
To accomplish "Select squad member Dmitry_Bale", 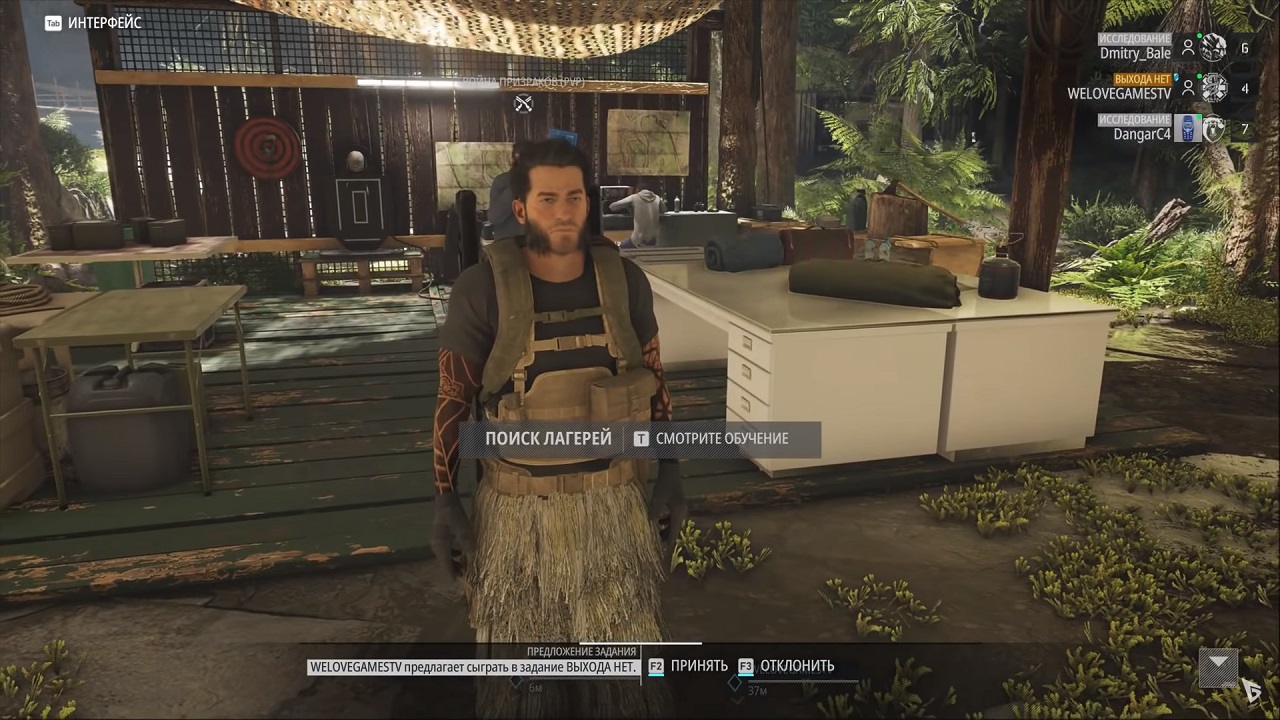I will pos(1135,53).
